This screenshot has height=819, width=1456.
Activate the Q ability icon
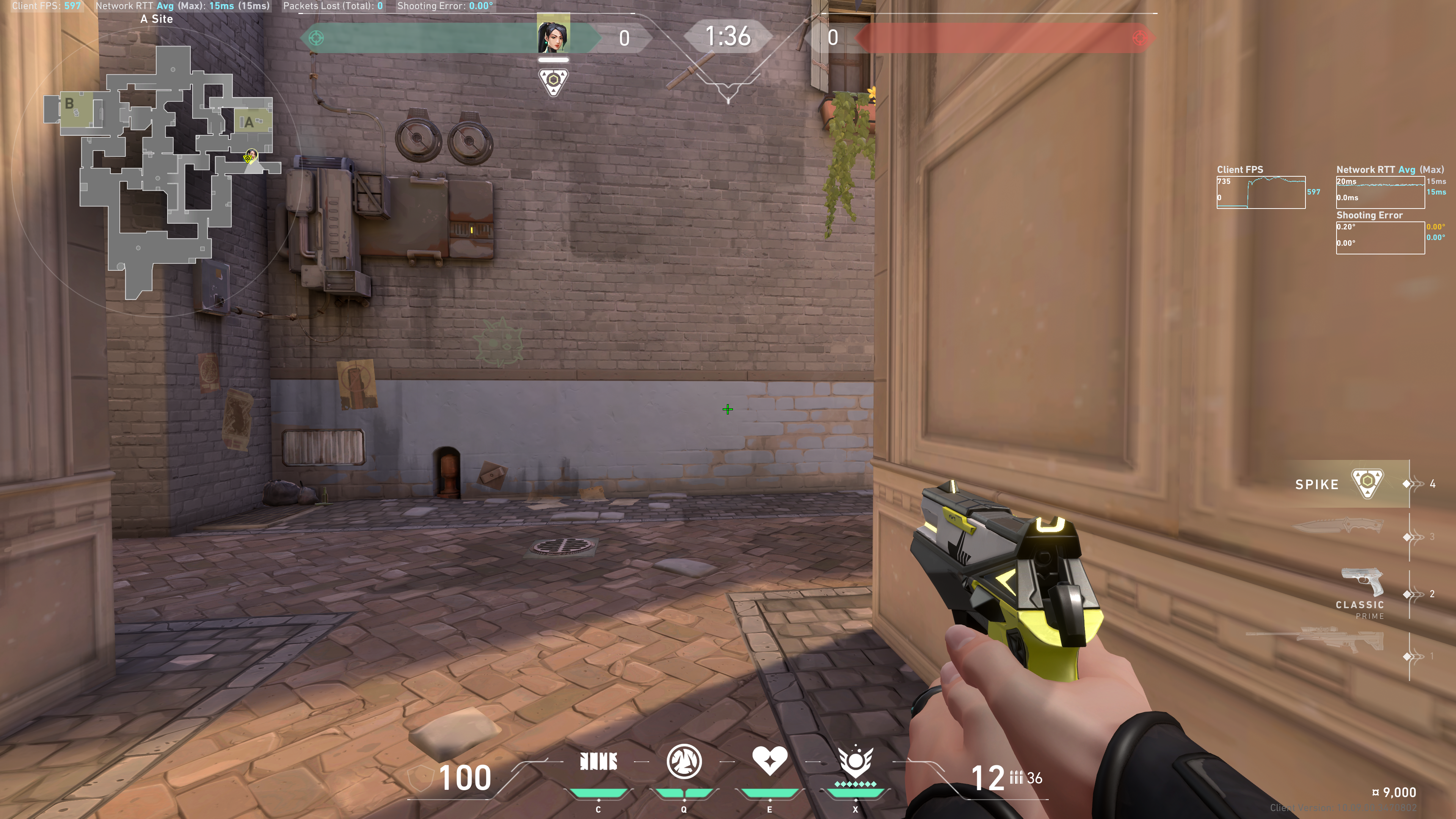pyautogui.click(x=684, y=762)
